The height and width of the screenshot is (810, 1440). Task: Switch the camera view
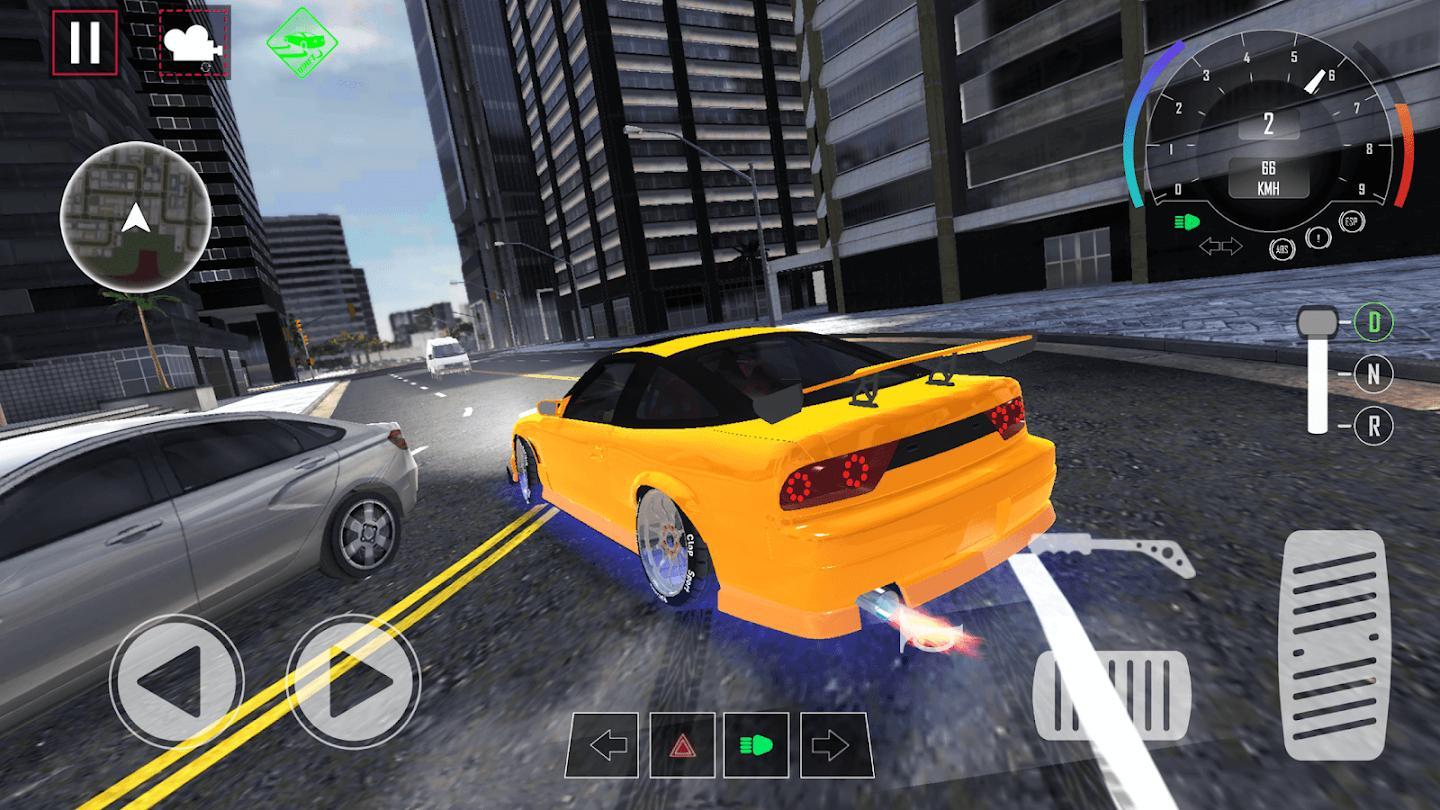click(x=194, y=42)
